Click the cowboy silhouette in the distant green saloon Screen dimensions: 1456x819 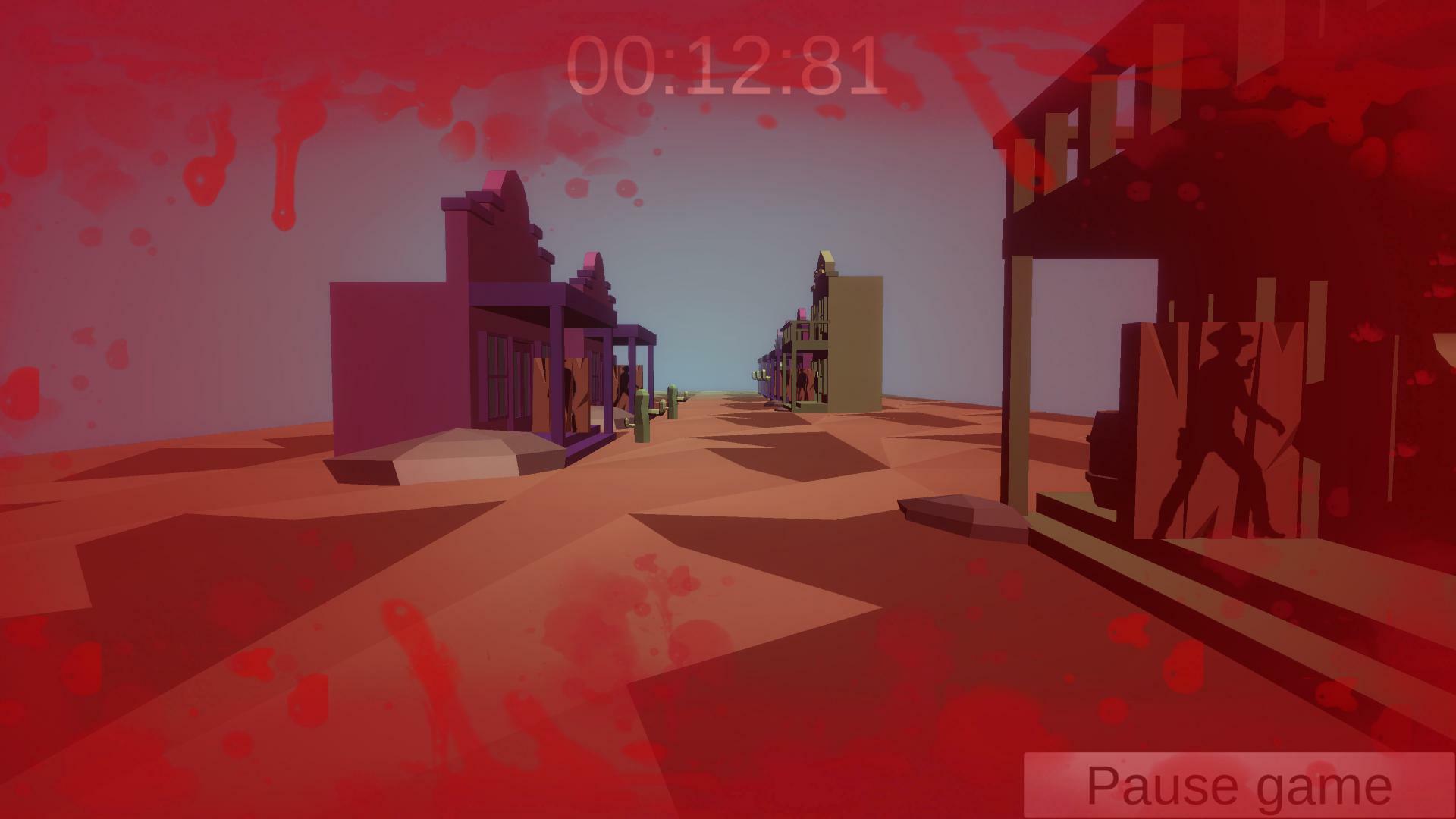coord(802,382)
